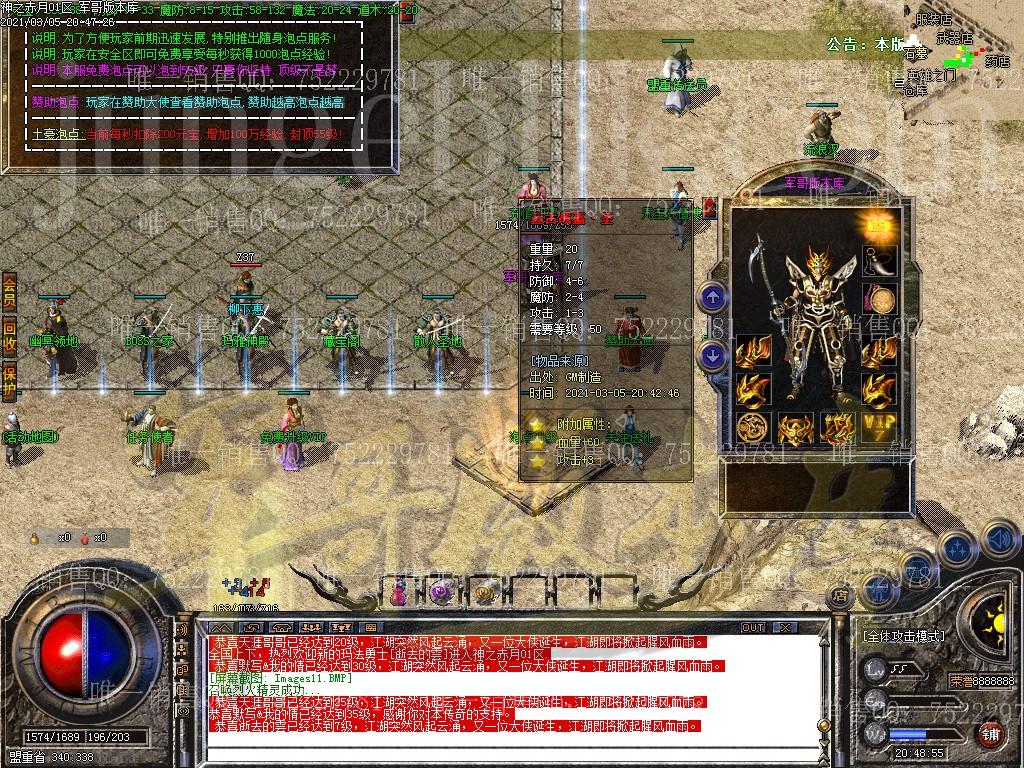Select the curved horn item slot
Screen dimensions: 1024x768
881,262
